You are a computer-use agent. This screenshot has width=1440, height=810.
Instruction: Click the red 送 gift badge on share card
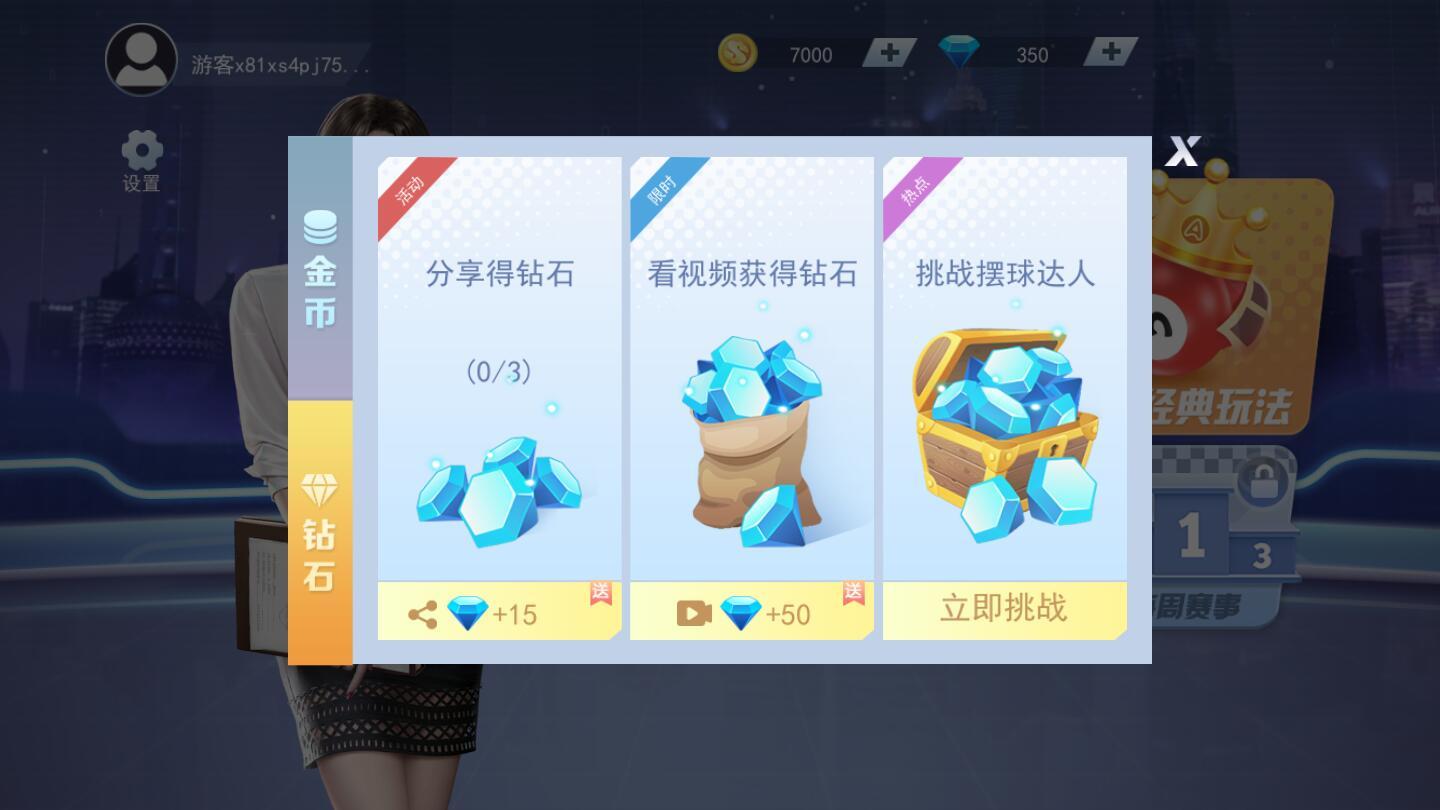tap(600, 594)
